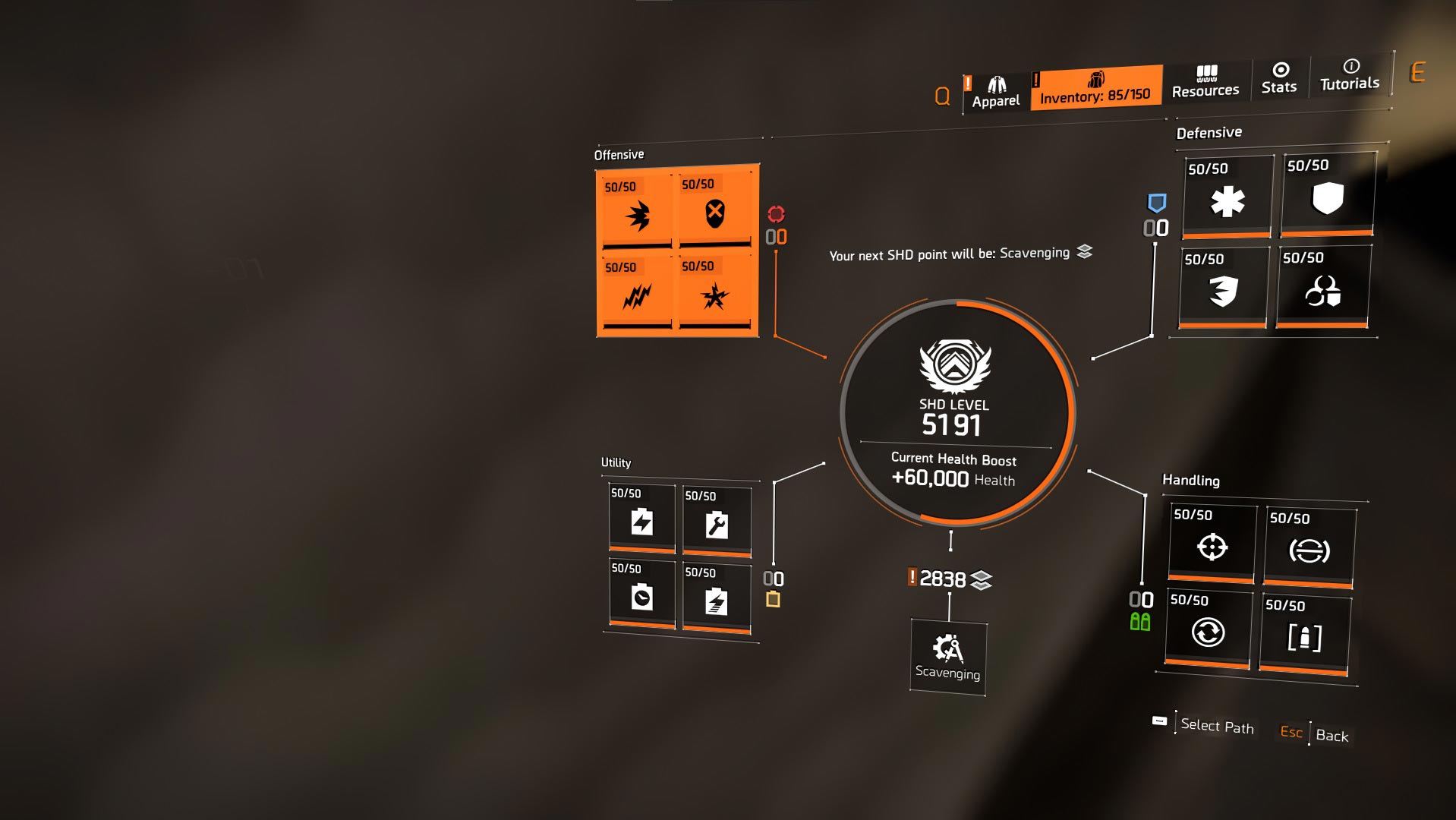Choose the Utility clock duration tile

click(x=641, y=595)
